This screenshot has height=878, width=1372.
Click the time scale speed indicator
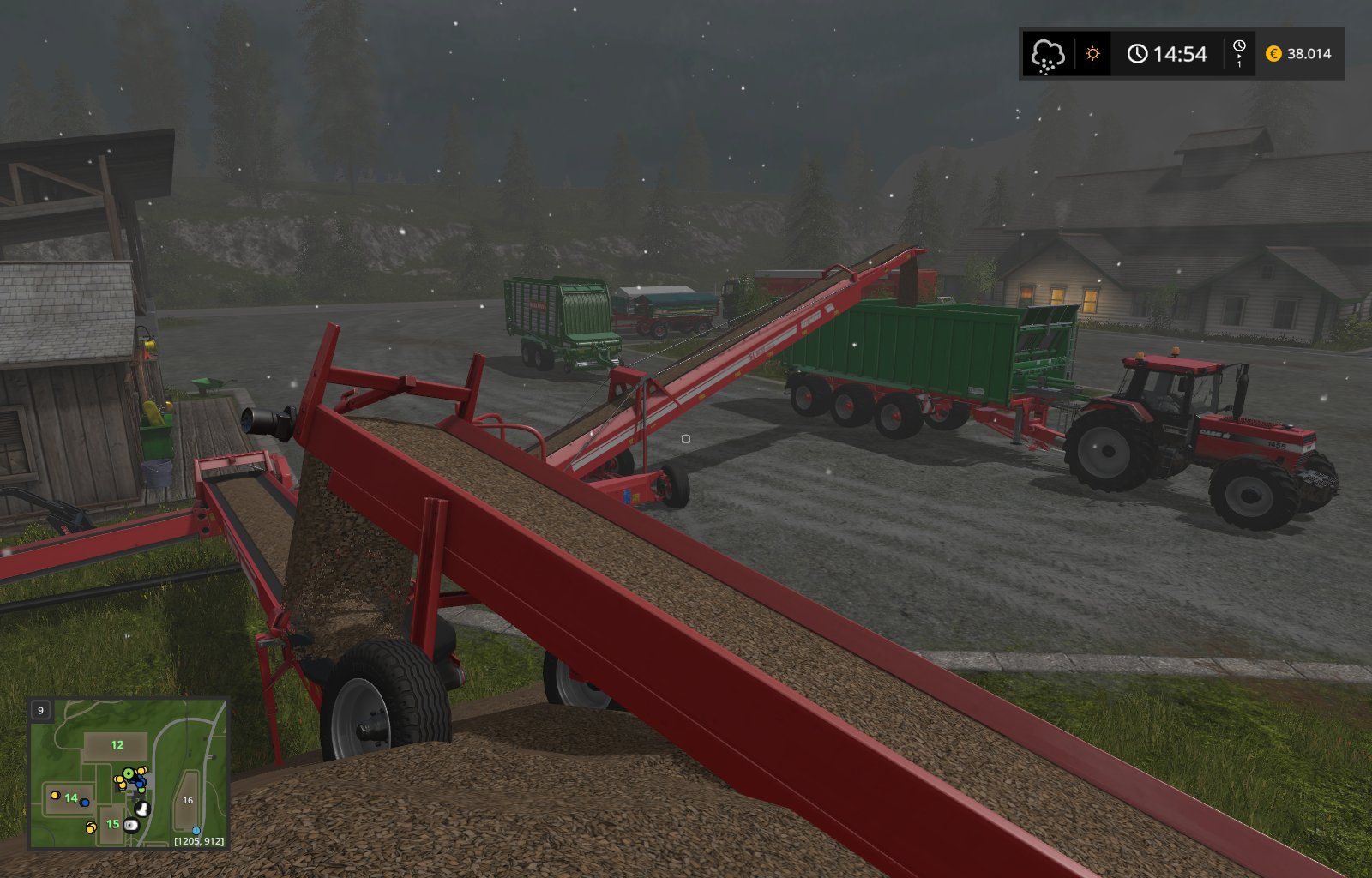point(1238,53)
